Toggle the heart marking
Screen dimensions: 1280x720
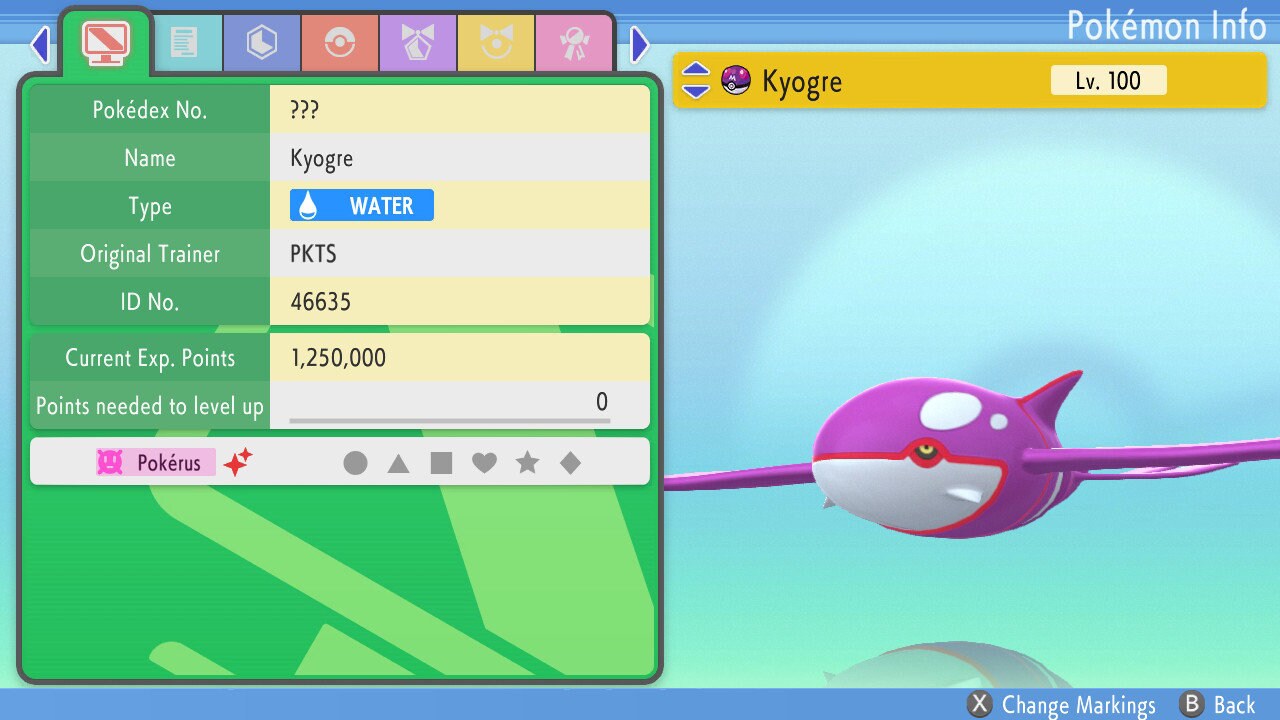pos(484,462)
